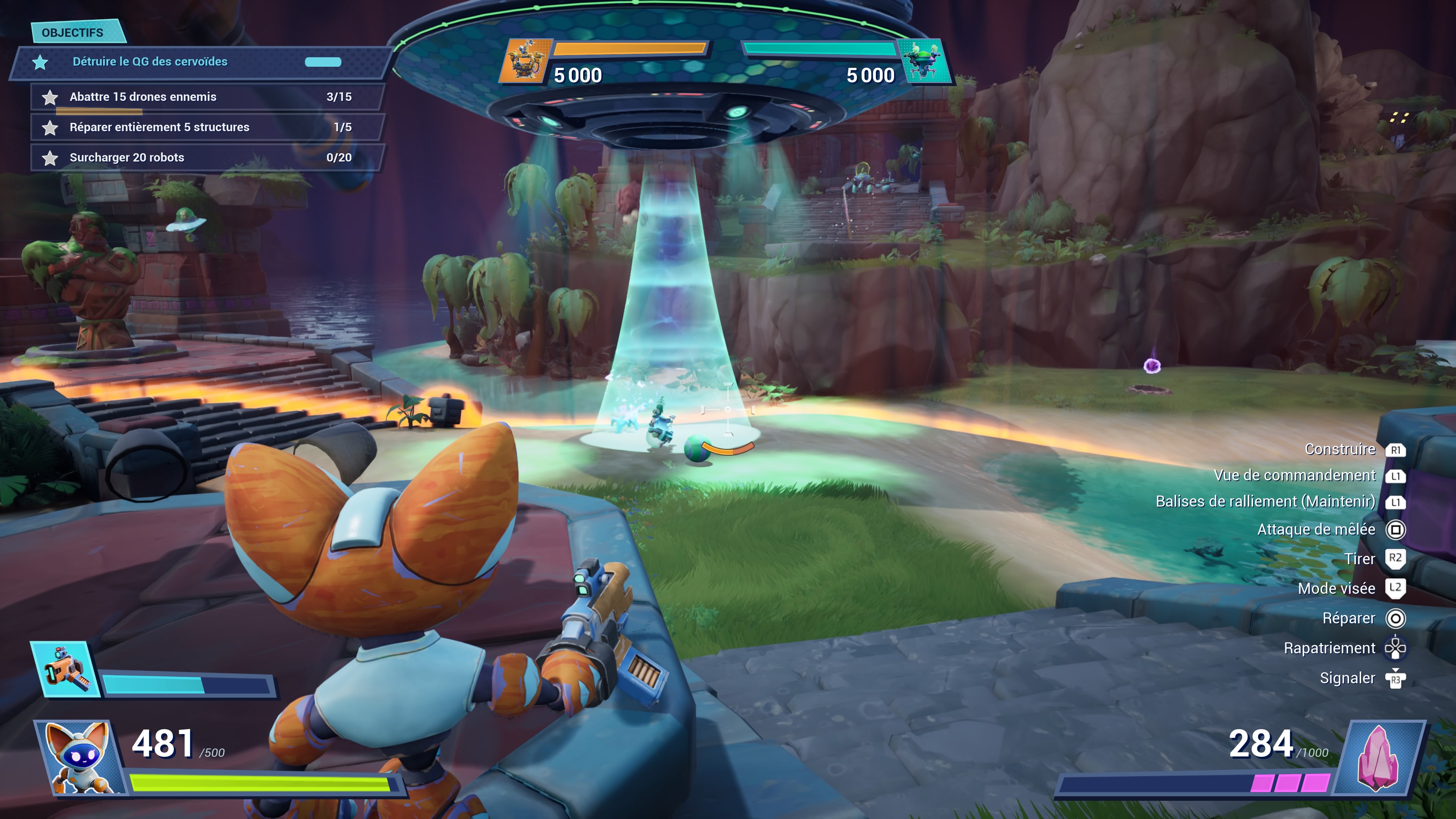This screenshot has width=1456, height=819.
Task: Click the orange team base icon
Action: tap(525, 61)
